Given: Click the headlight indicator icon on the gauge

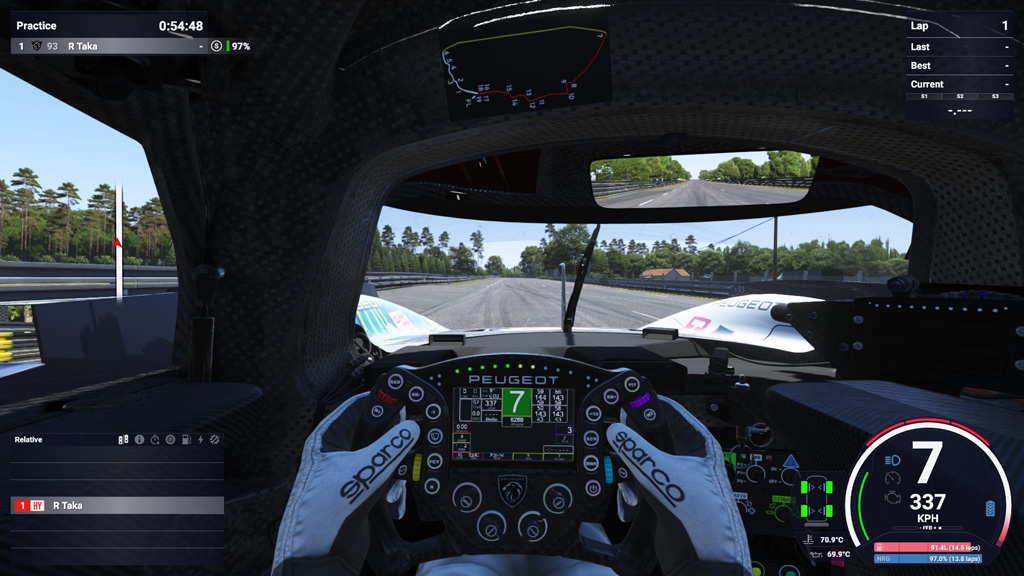Looking at the screenshot, I should click(x=892, y=459).
